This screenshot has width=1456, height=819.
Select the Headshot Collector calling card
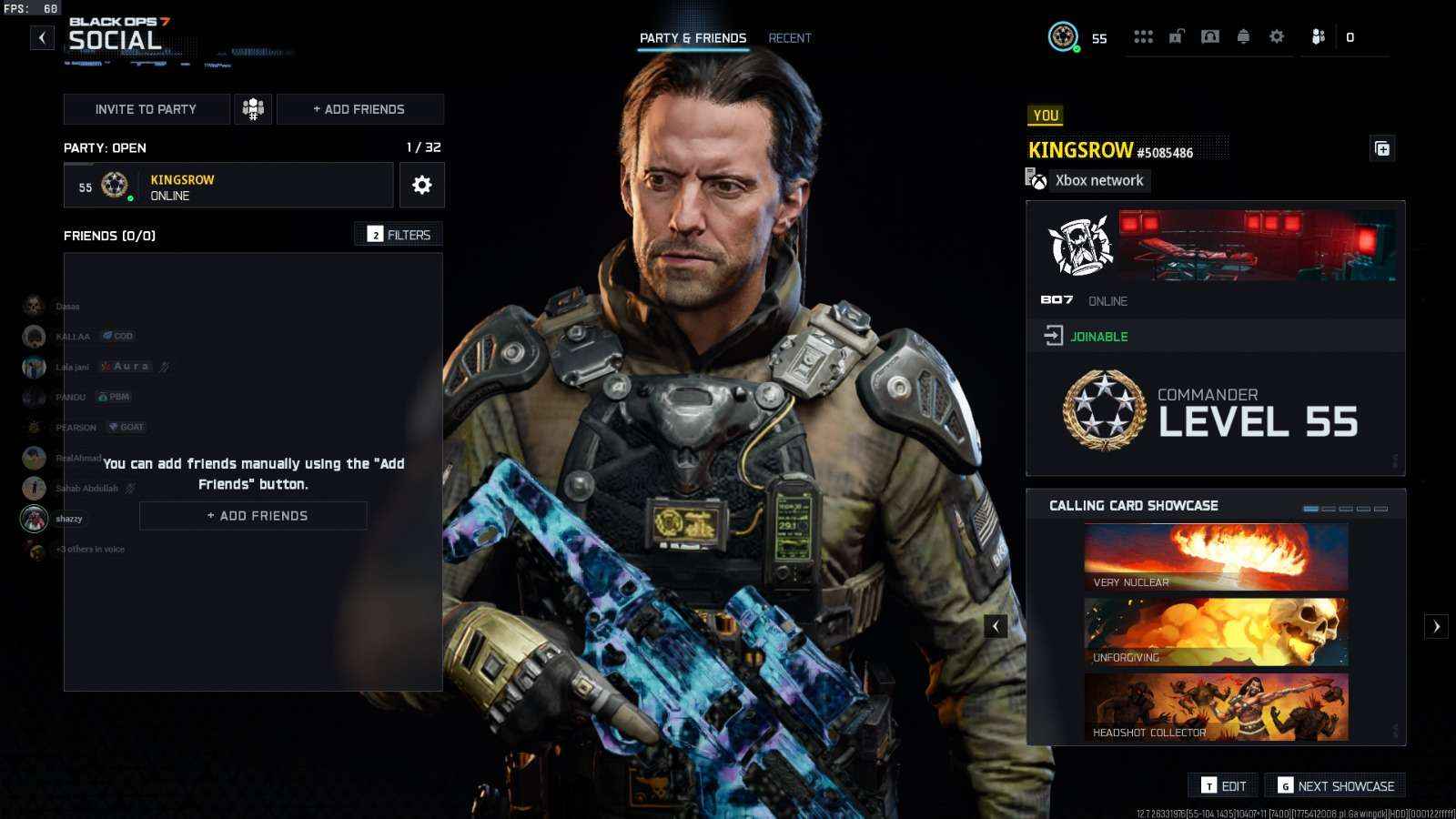coord(1215,707)
